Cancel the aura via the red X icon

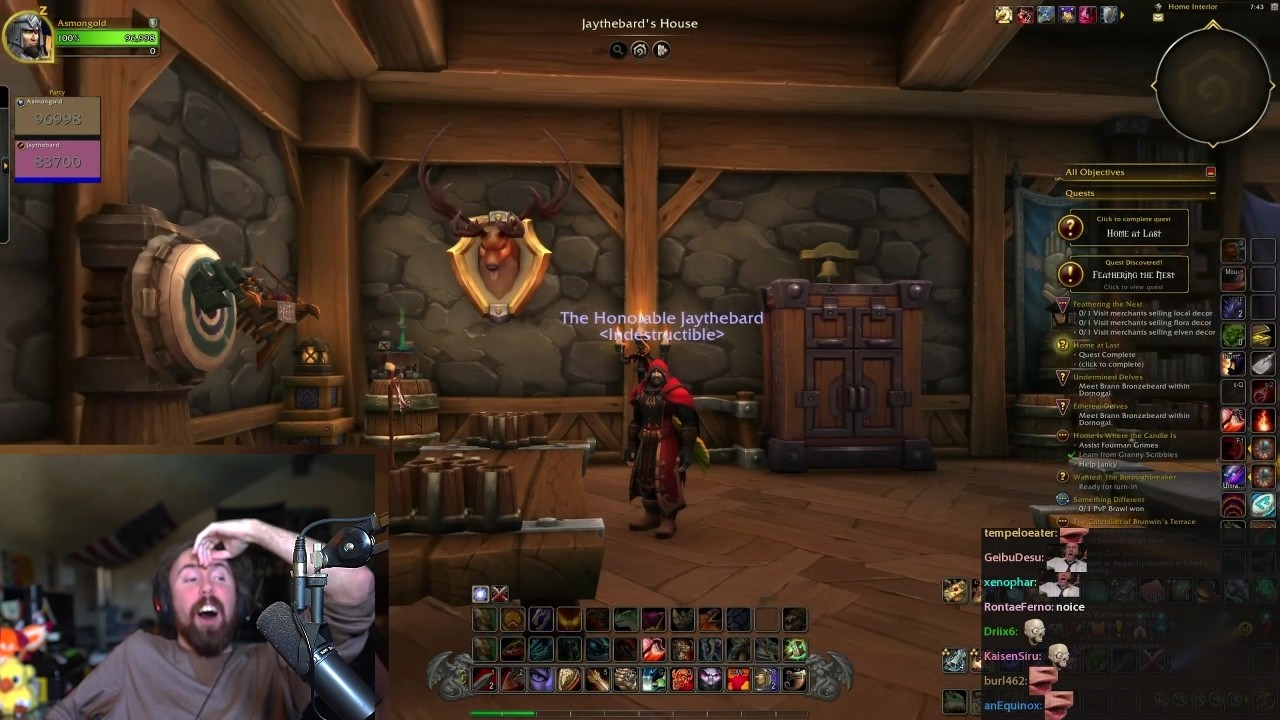[499, 593]
